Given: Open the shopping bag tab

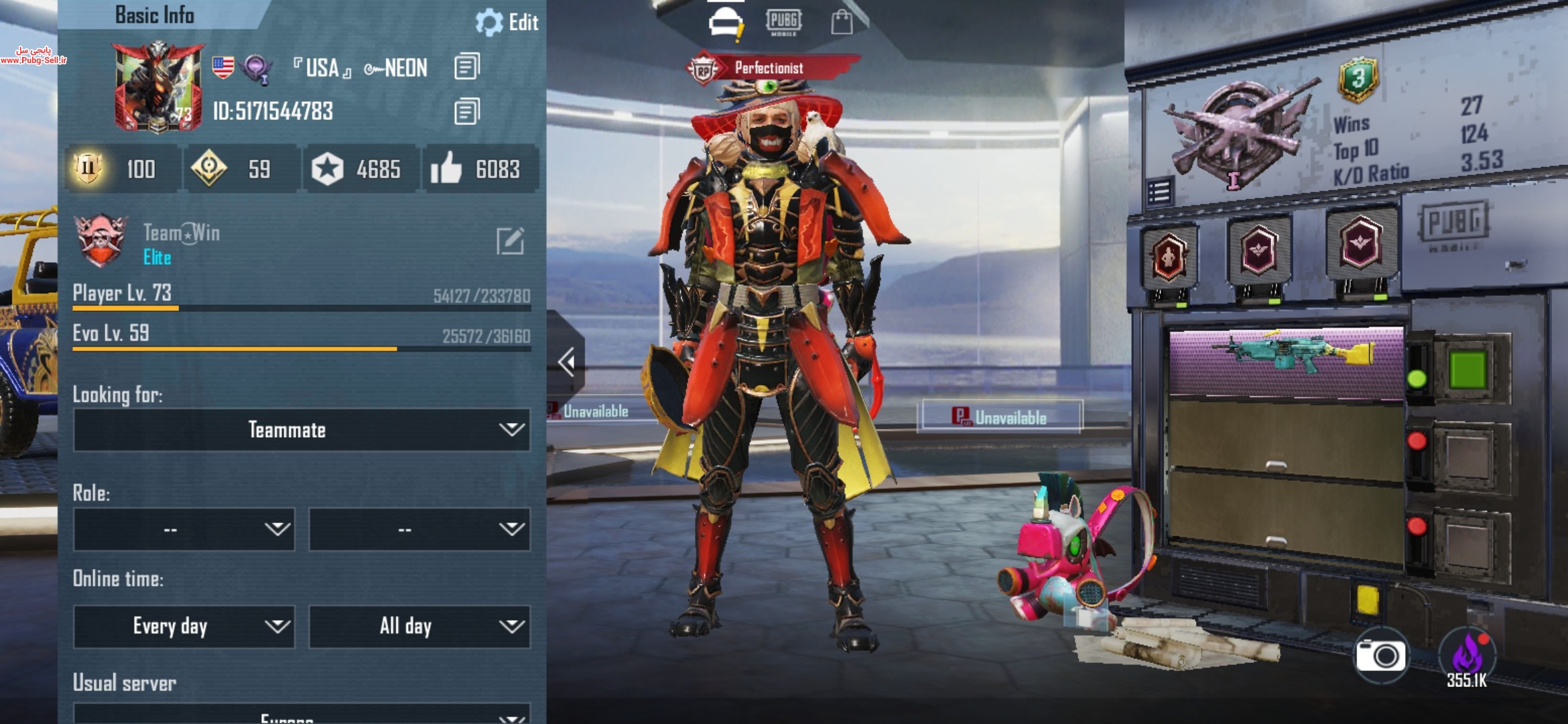Looking at the screenshot, I should click(x=842, y=23).
